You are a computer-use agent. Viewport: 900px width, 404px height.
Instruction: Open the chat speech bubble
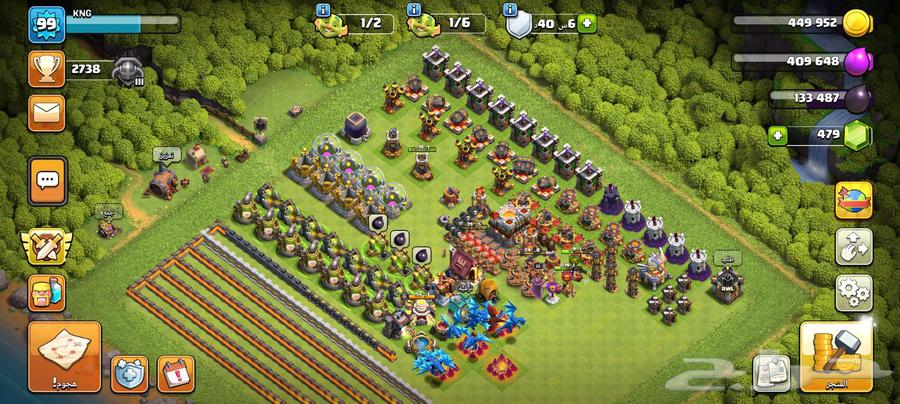[47, 181]
